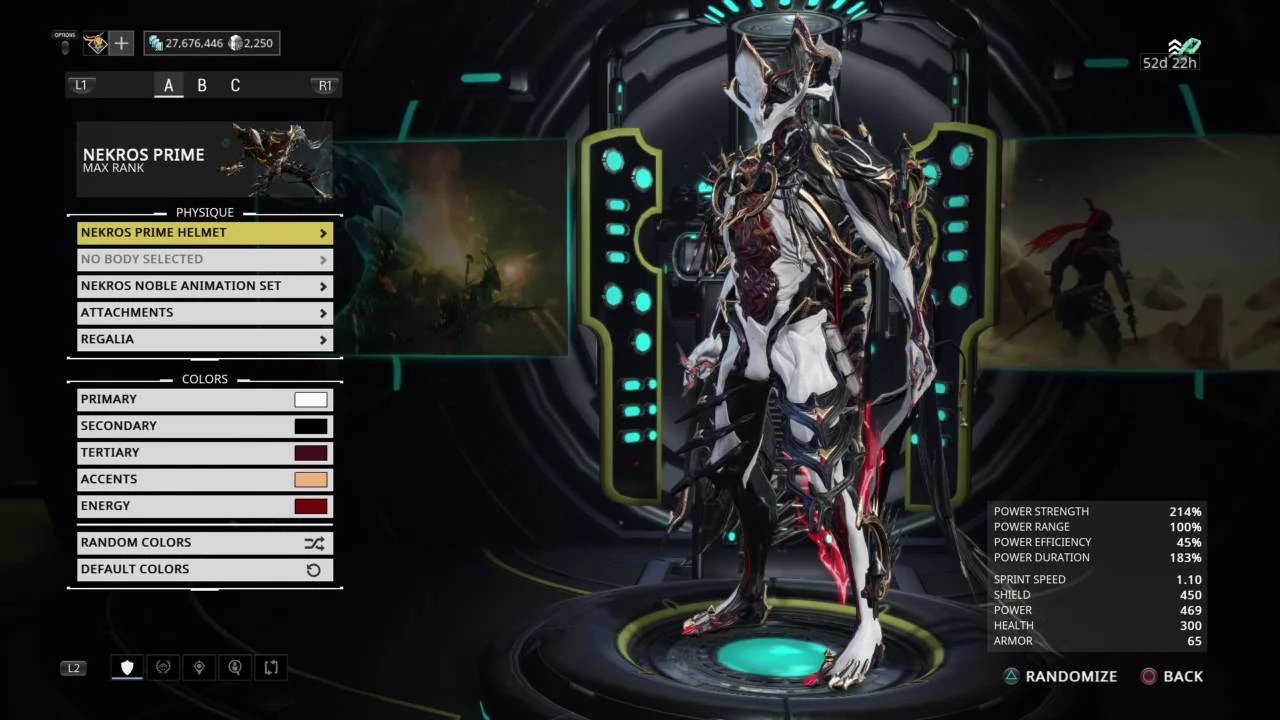Switch to appearance config tab B

tap(202, 85)
